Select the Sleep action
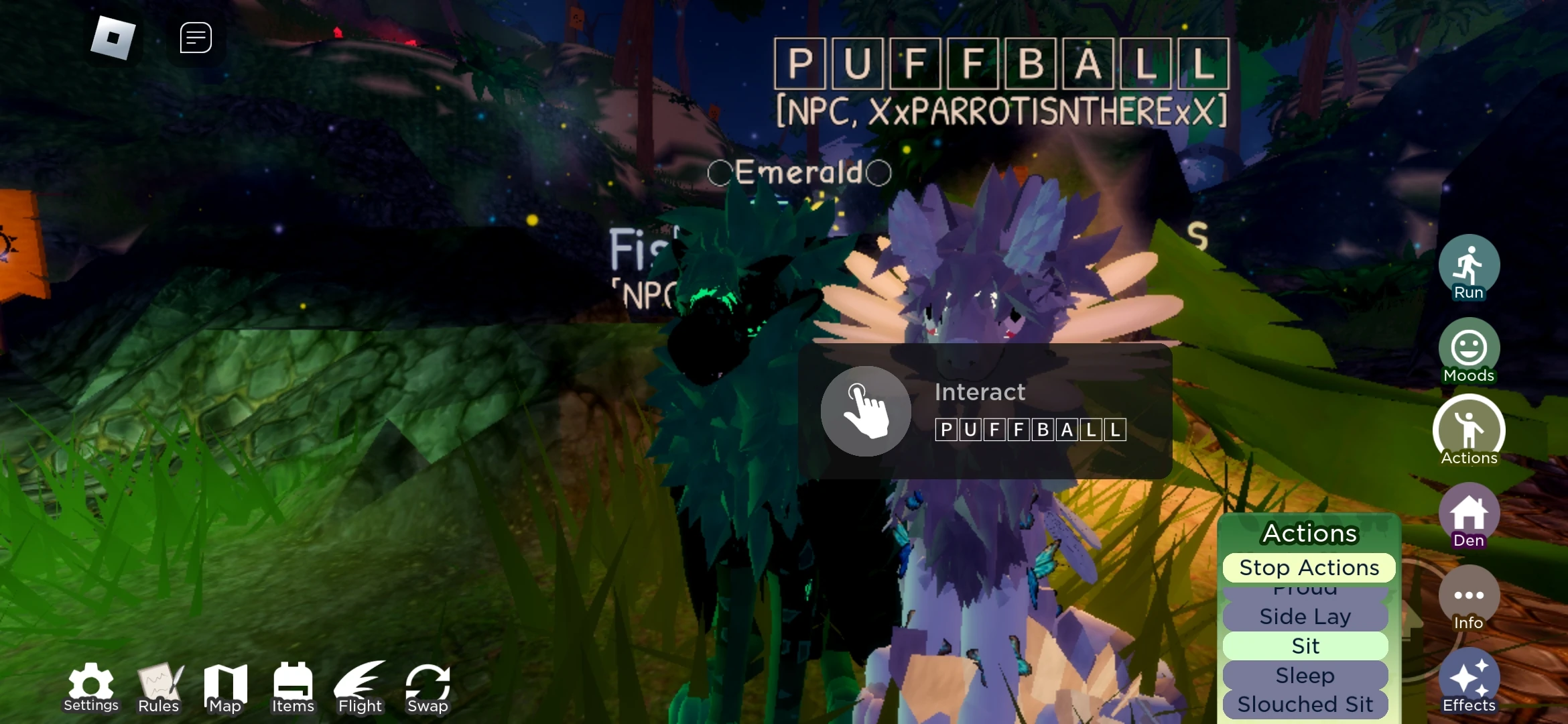 tap(1305, 676)
